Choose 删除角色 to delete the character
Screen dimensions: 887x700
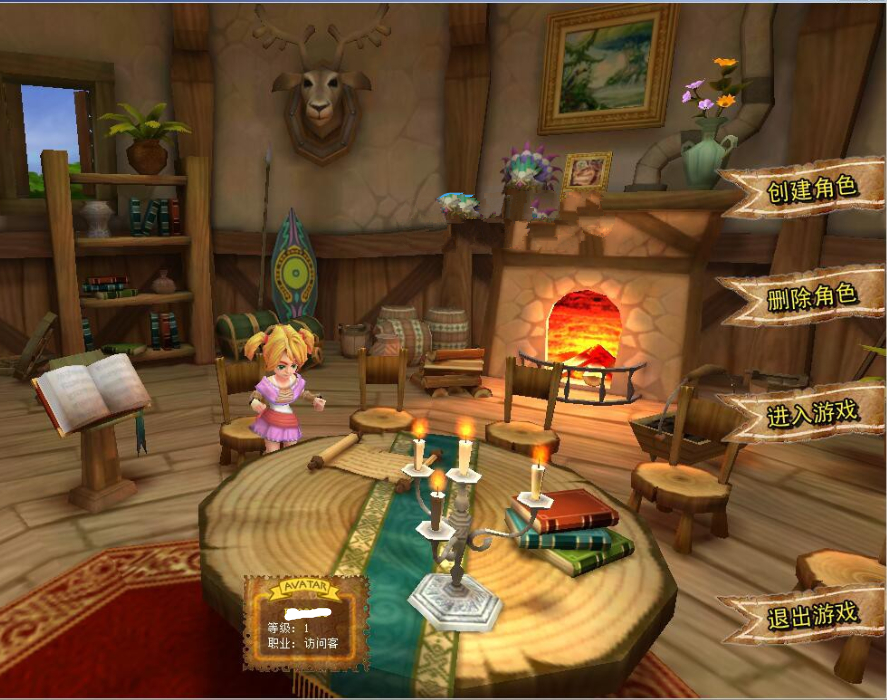click(x=811, y=297)
